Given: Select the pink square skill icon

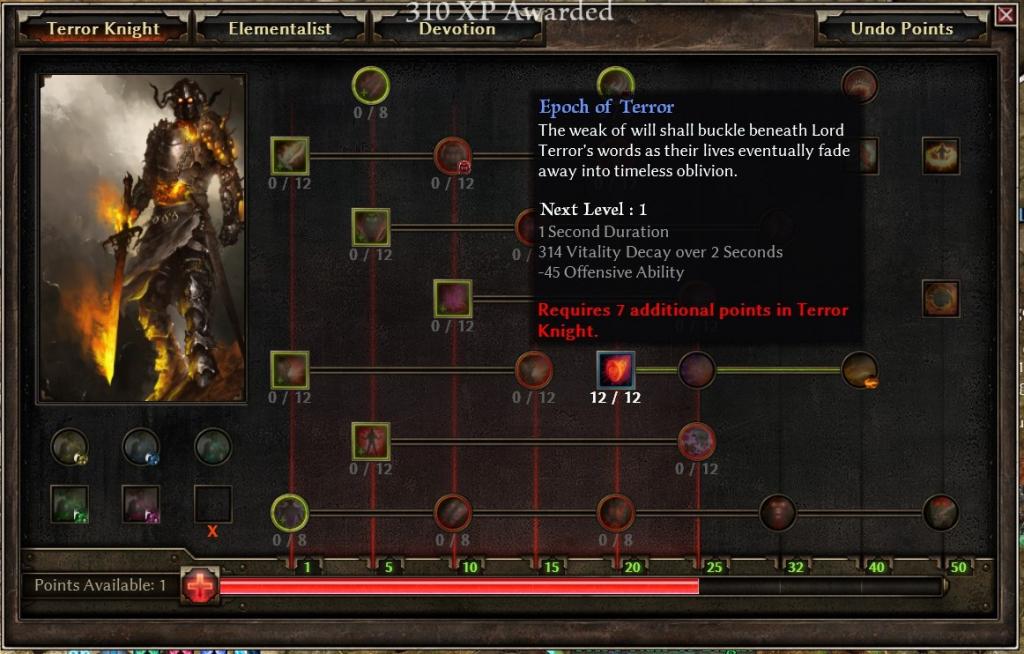Looking at the screenshot, I should point(453,298).
